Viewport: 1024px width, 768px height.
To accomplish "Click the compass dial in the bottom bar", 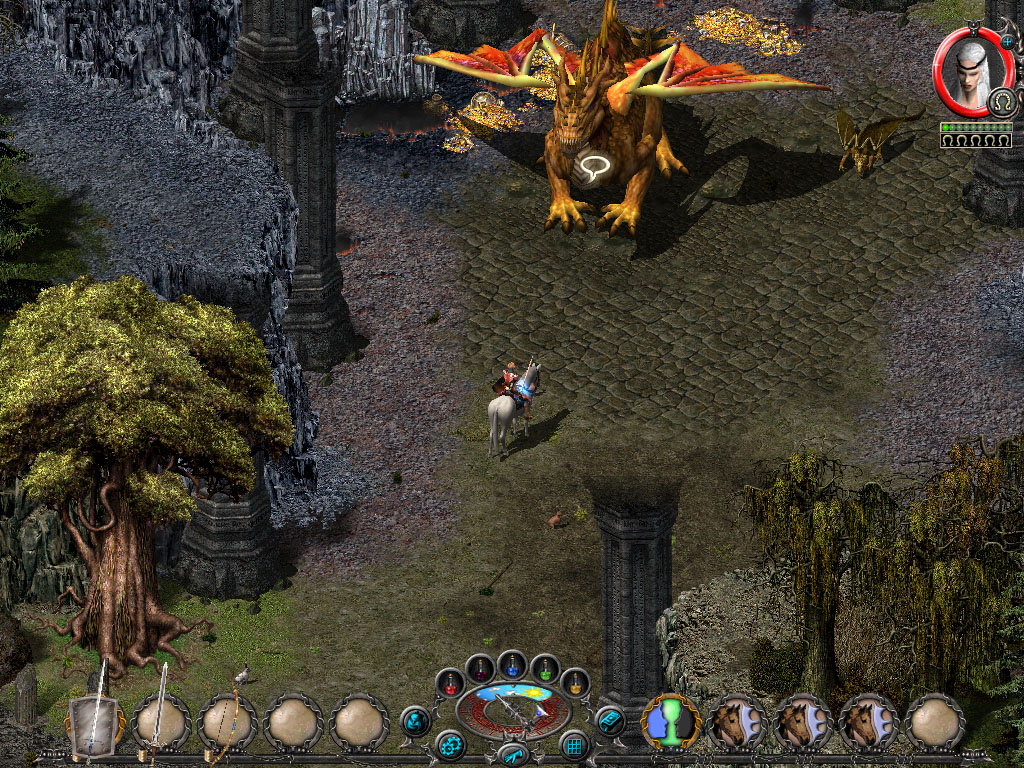I will point(513,712).
